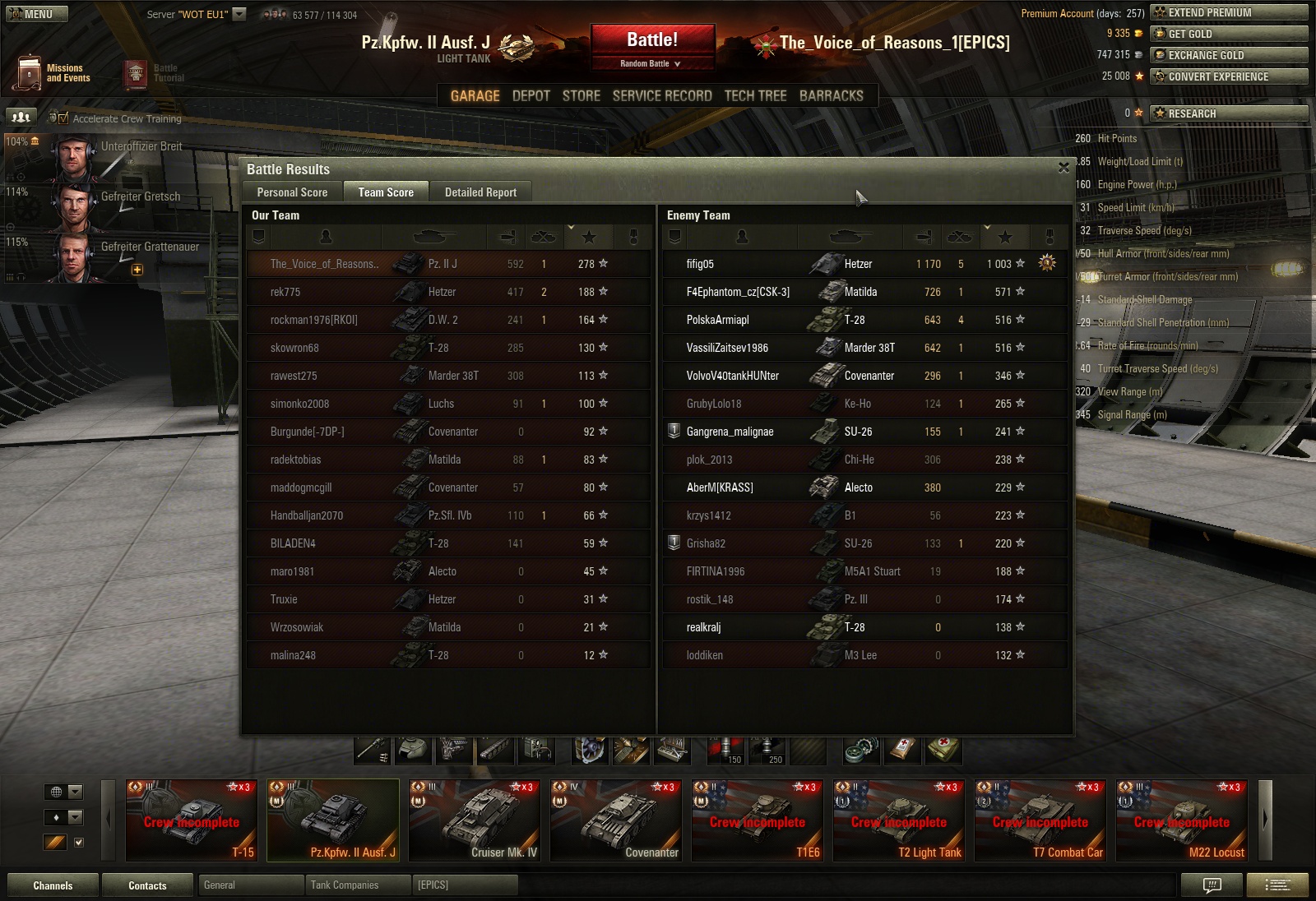Expand the Random Battle type dropdown
Screen dimensions: 1316x901
[x=651, y=63]
